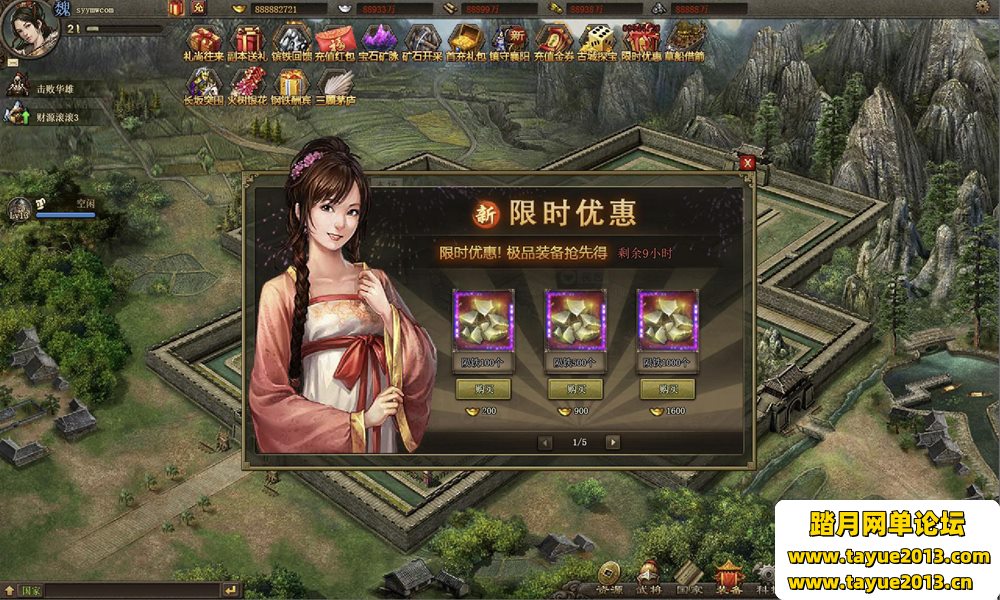Buy the 1000 iron pack for 1600 gold
The image size is (1000, 600).
click(x=667, y=388)
